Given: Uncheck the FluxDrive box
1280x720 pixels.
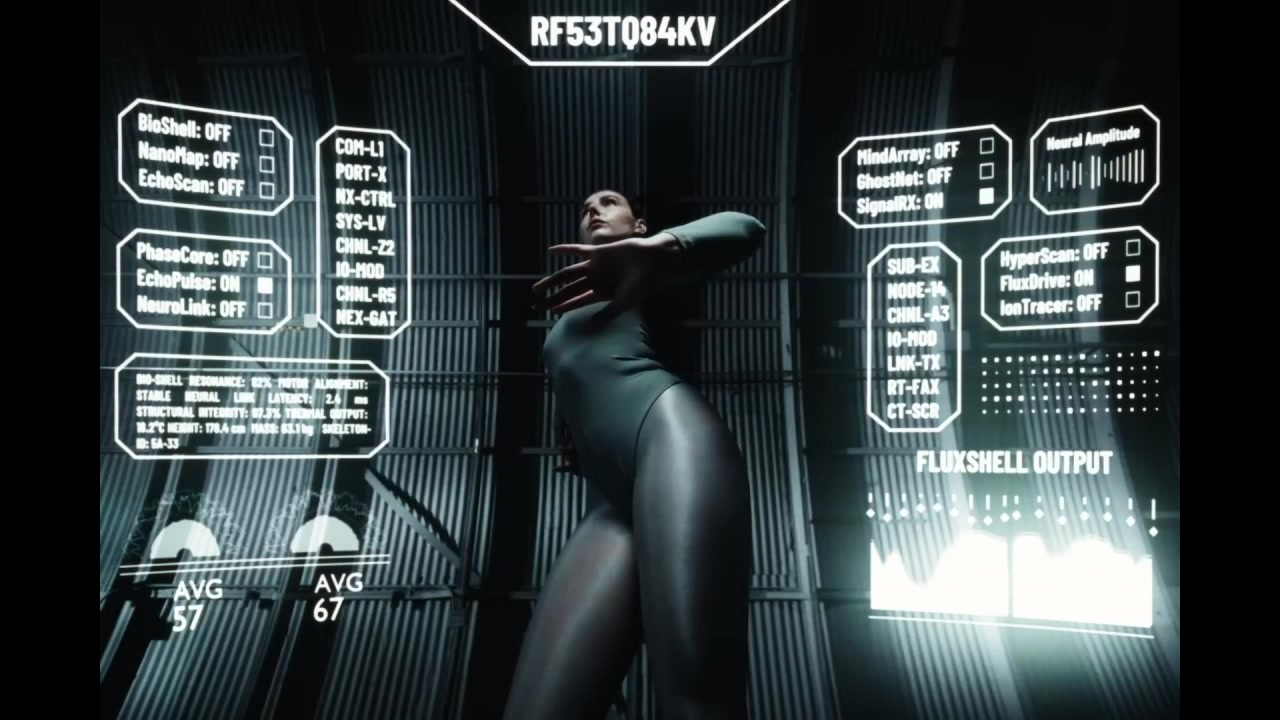Looking at the screenshot, I should coord(1133,274).
